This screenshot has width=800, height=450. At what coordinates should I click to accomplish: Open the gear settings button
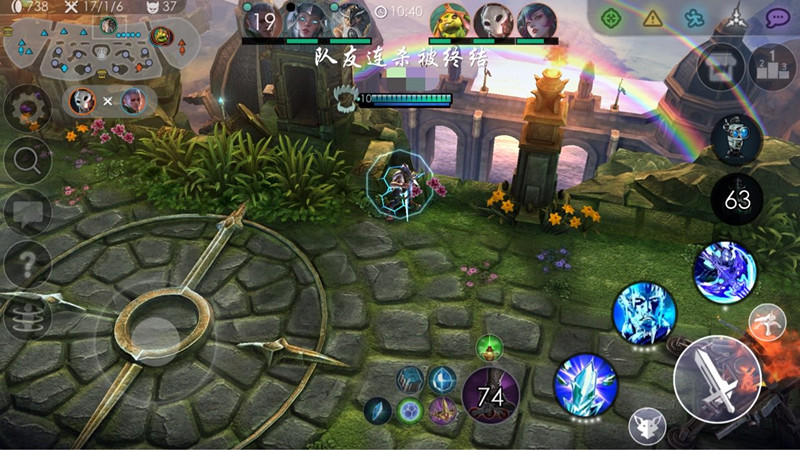(28, 107)
